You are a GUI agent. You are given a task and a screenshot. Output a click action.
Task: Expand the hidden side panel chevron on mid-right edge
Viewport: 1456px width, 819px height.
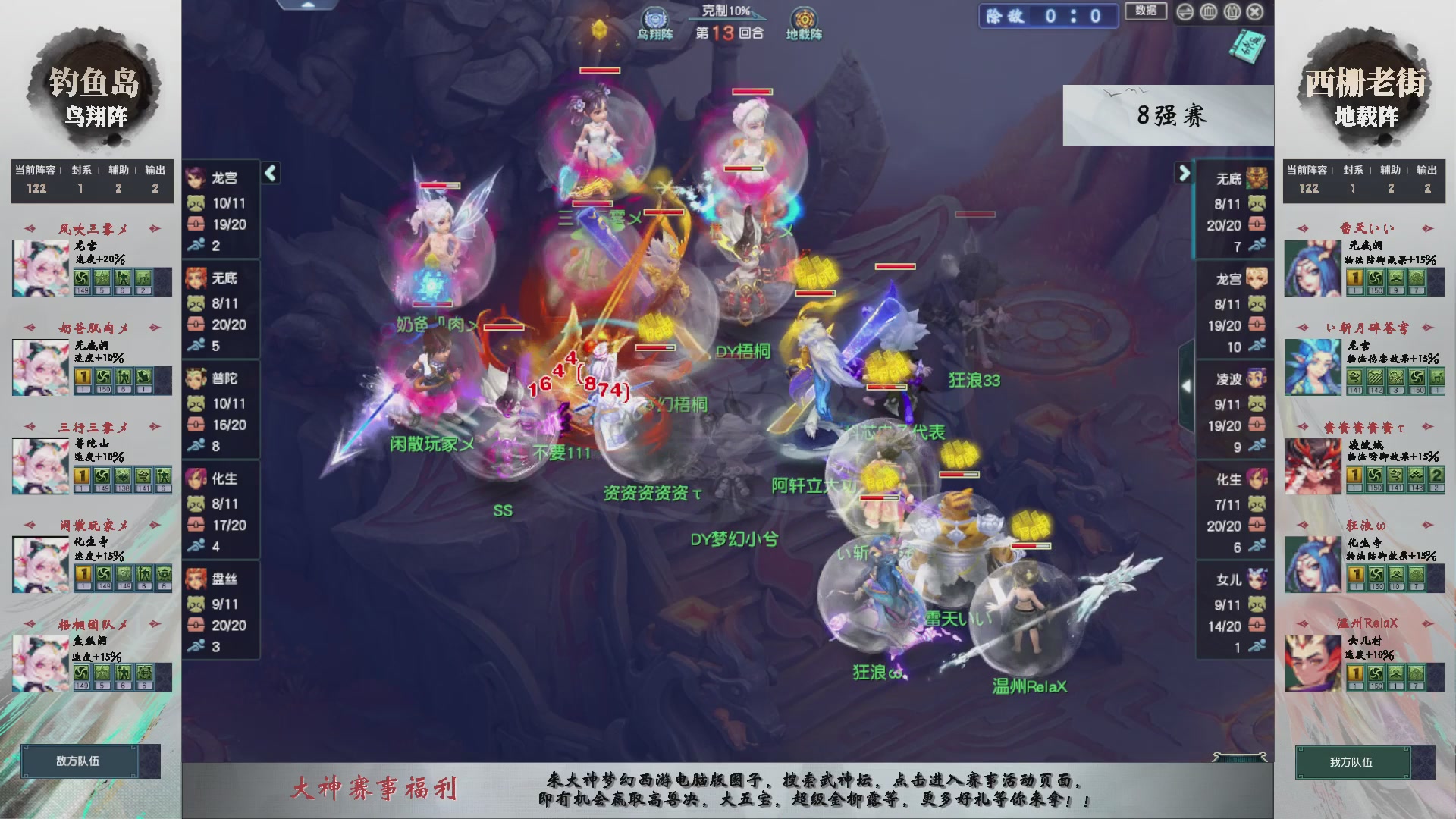click(1188, 384)
